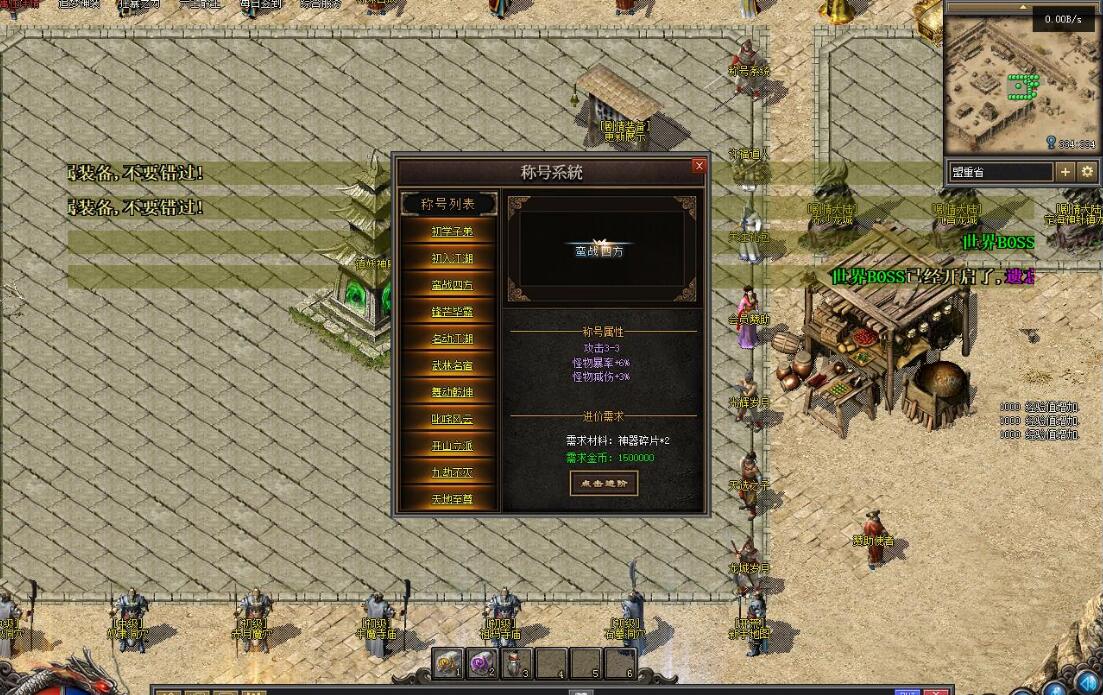Choose the 舞动乾坤 title
This screenshot has width=1103, height=695.
(451, 392)
